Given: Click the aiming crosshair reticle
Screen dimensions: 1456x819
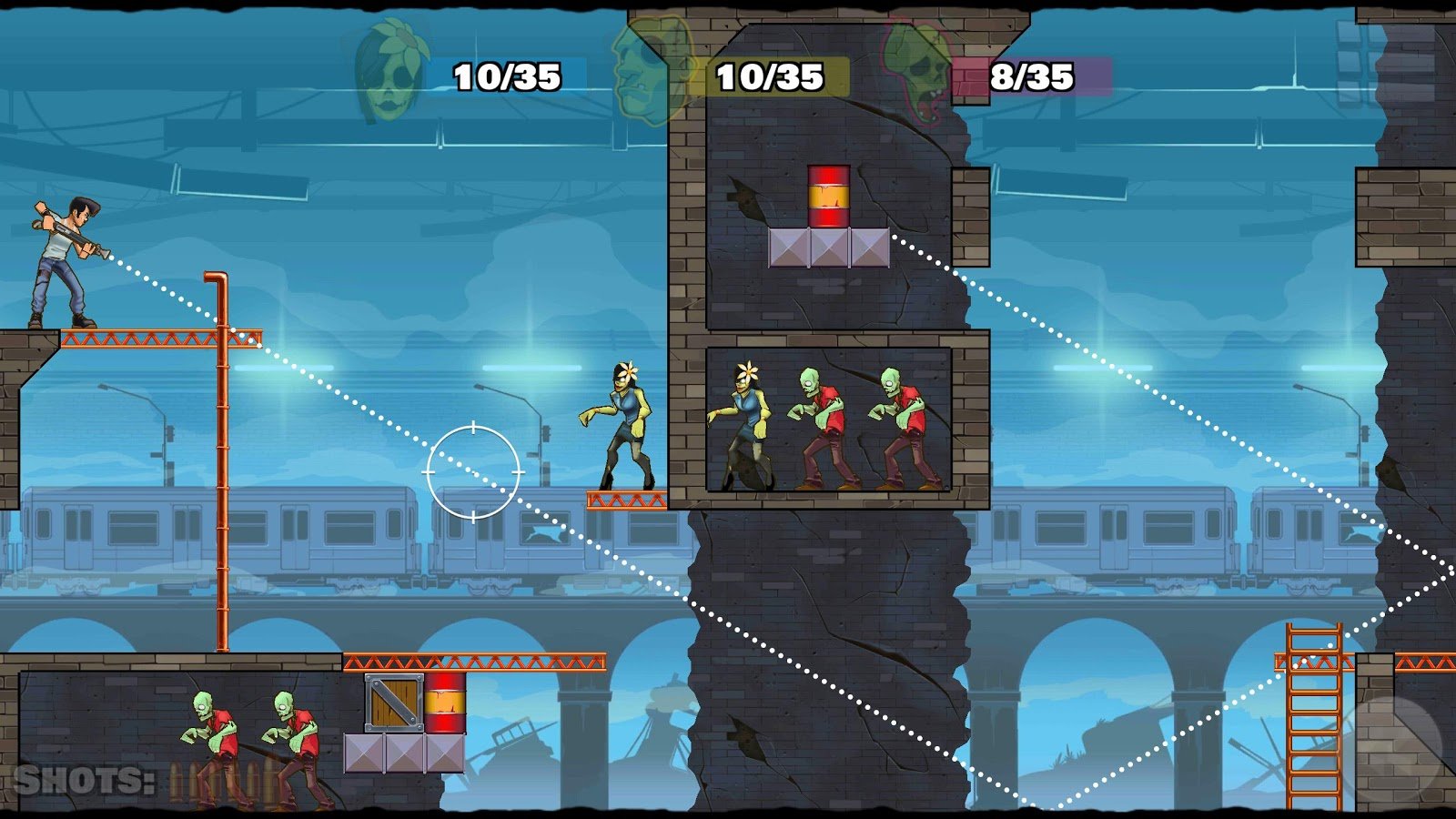Looking at the screenshot, I should coord(473,469).
